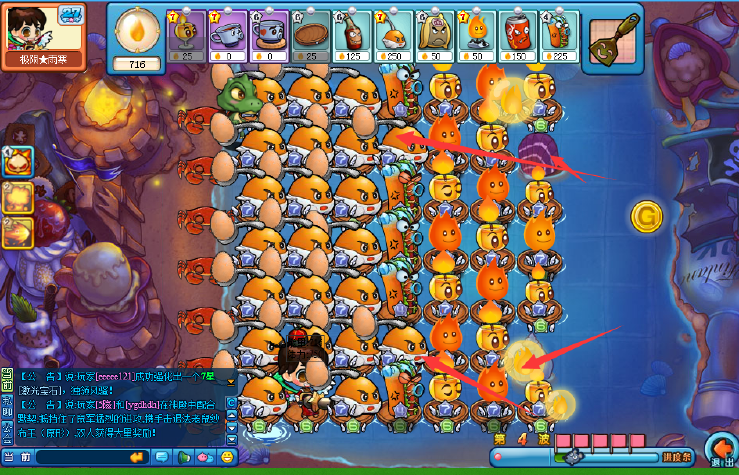This screenshot has height=475, width=739.
Task: Open the speech bubble chat option
Action: [162, 457]
